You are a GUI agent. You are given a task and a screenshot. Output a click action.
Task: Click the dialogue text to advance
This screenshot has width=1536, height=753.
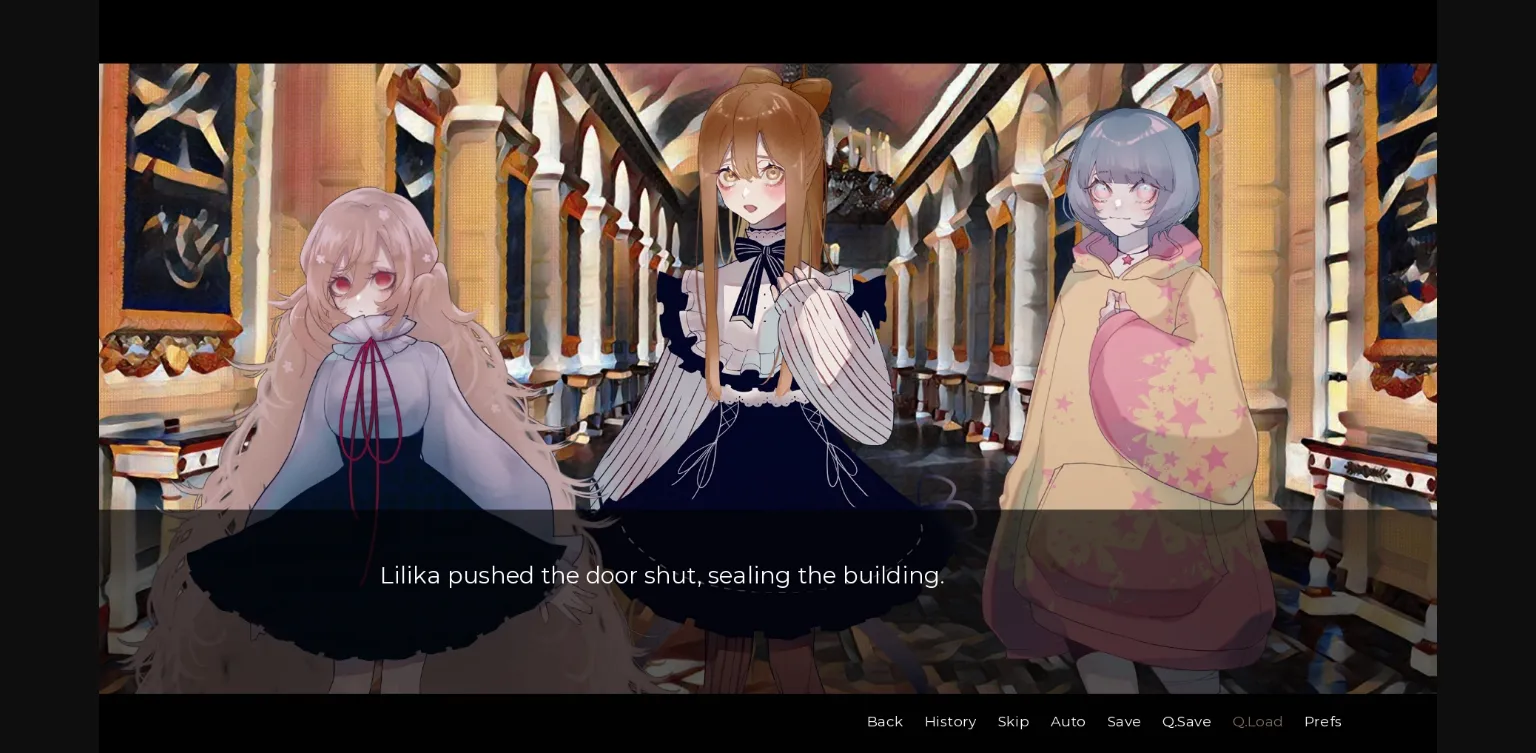tap(662, 575)
